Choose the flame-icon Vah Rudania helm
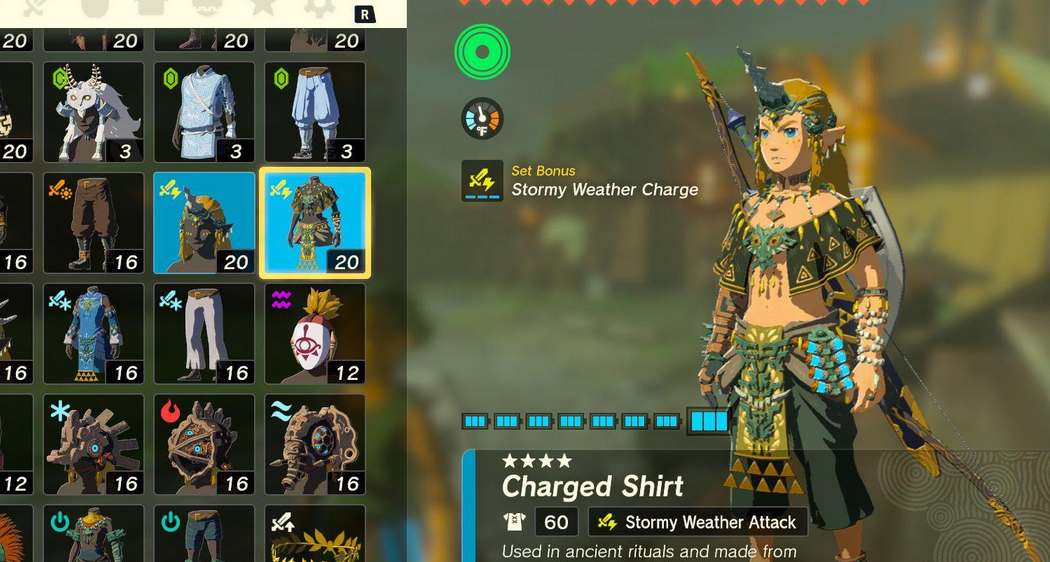The width and height of the screenshot is (1050, 562). [x=204, y=444]
